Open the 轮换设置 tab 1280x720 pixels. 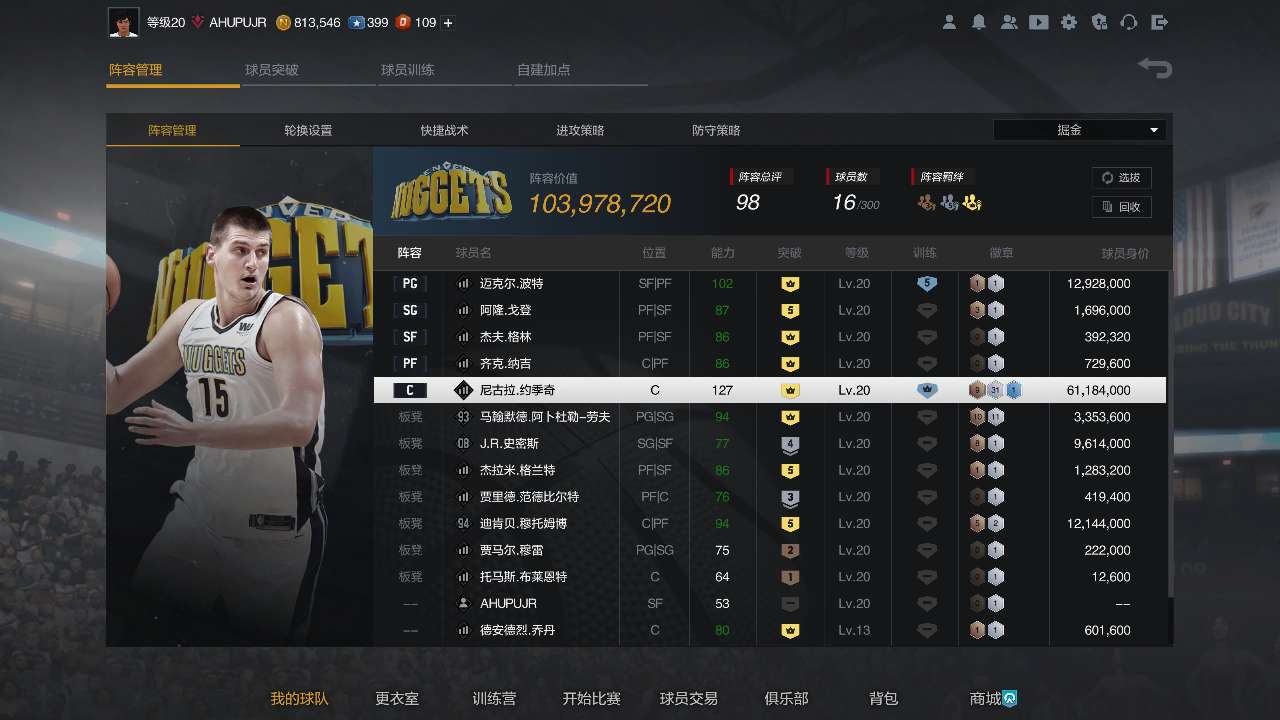coord(307,130)
